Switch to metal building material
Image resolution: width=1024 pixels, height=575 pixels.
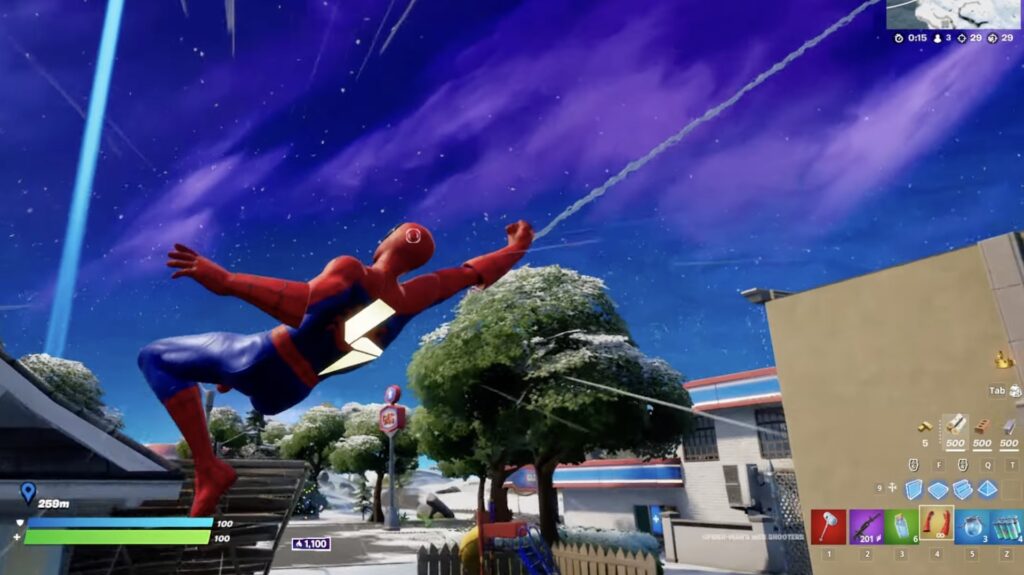[1009, 427]
